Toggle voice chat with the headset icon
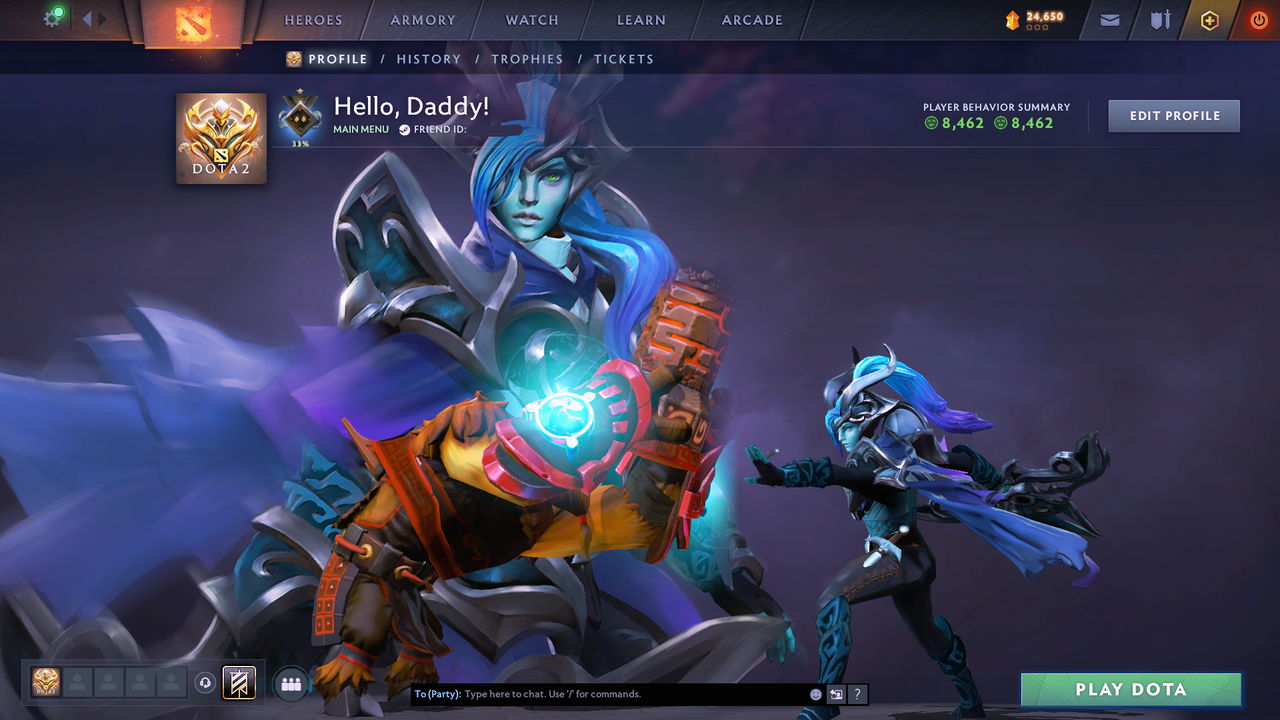1280x720 pixels. pyautogui.click(x=207, y=683)
